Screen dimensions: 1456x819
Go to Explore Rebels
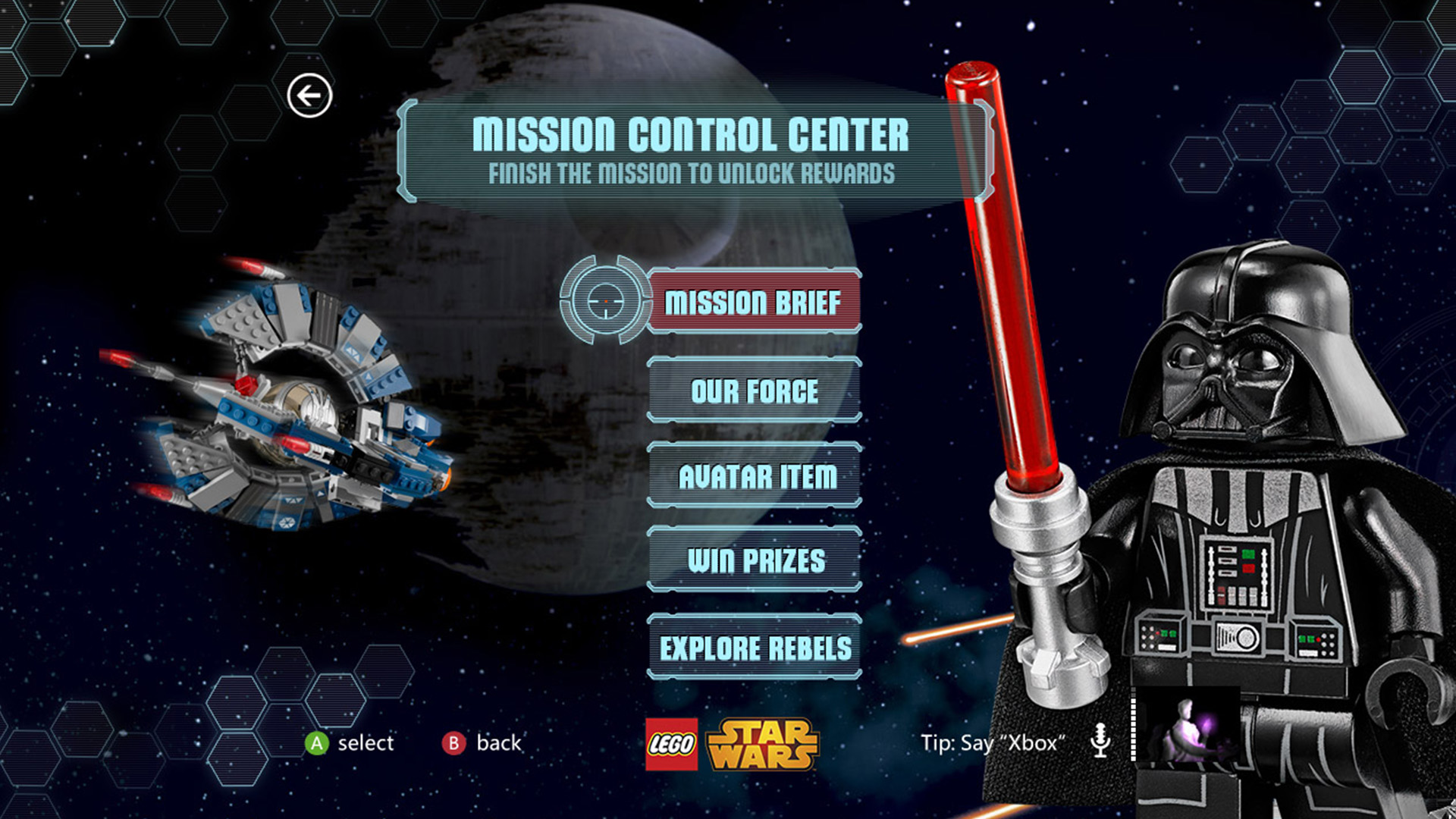pos(754,648)
